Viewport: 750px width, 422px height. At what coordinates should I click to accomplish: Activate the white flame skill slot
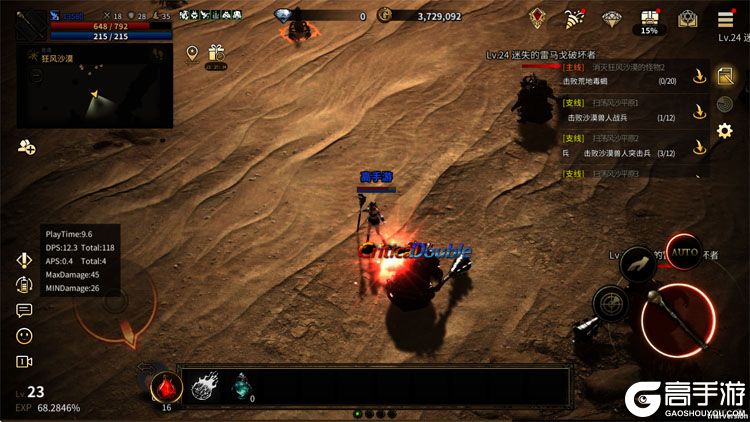click(x=205, y=386)
